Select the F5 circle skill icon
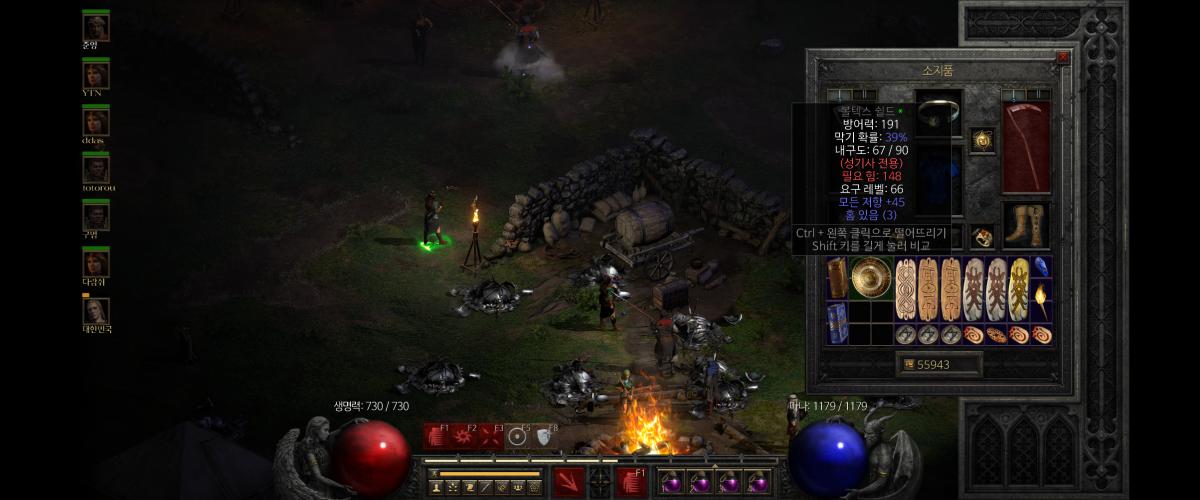The width and height of the screenshot is (1200, 500). coord(517,436)
